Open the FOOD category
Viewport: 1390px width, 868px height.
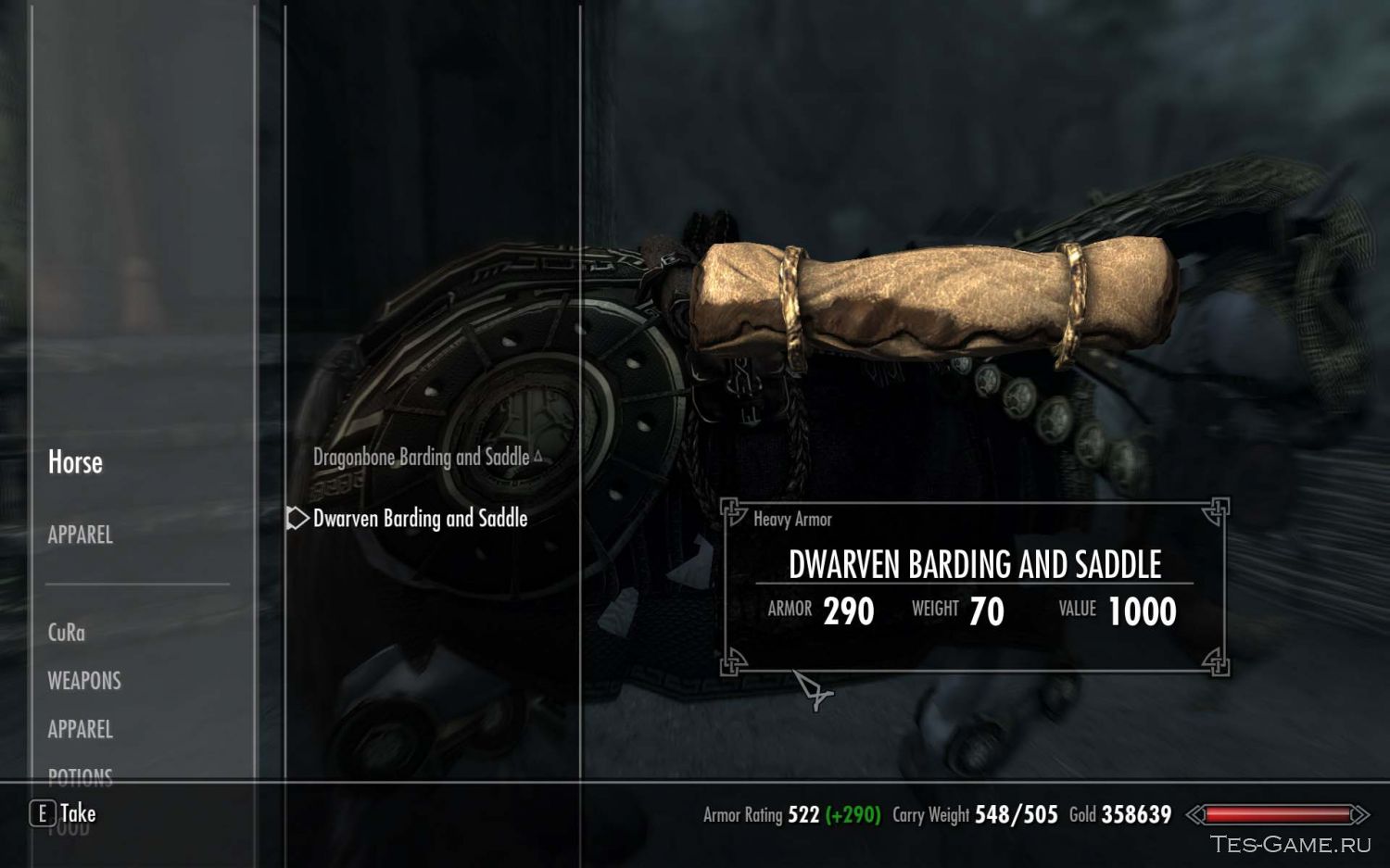[x=68, y=827]
